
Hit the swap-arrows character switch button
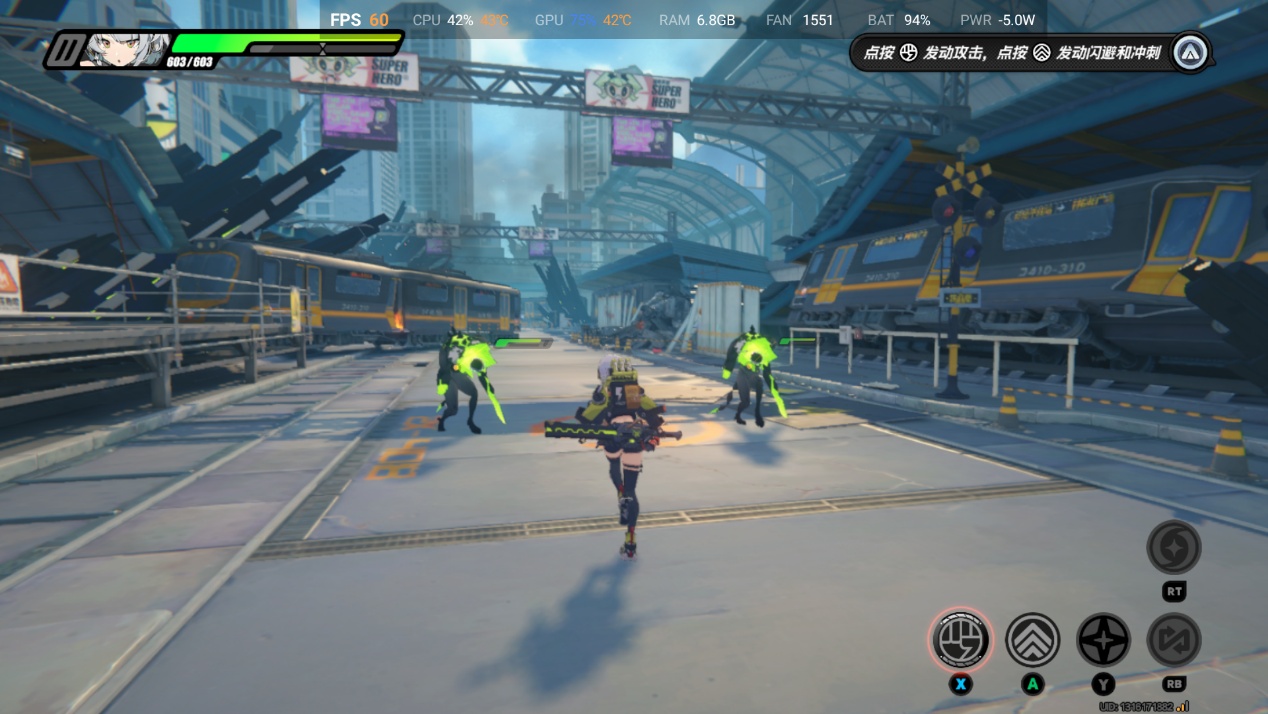click(x=1174, y=640)
